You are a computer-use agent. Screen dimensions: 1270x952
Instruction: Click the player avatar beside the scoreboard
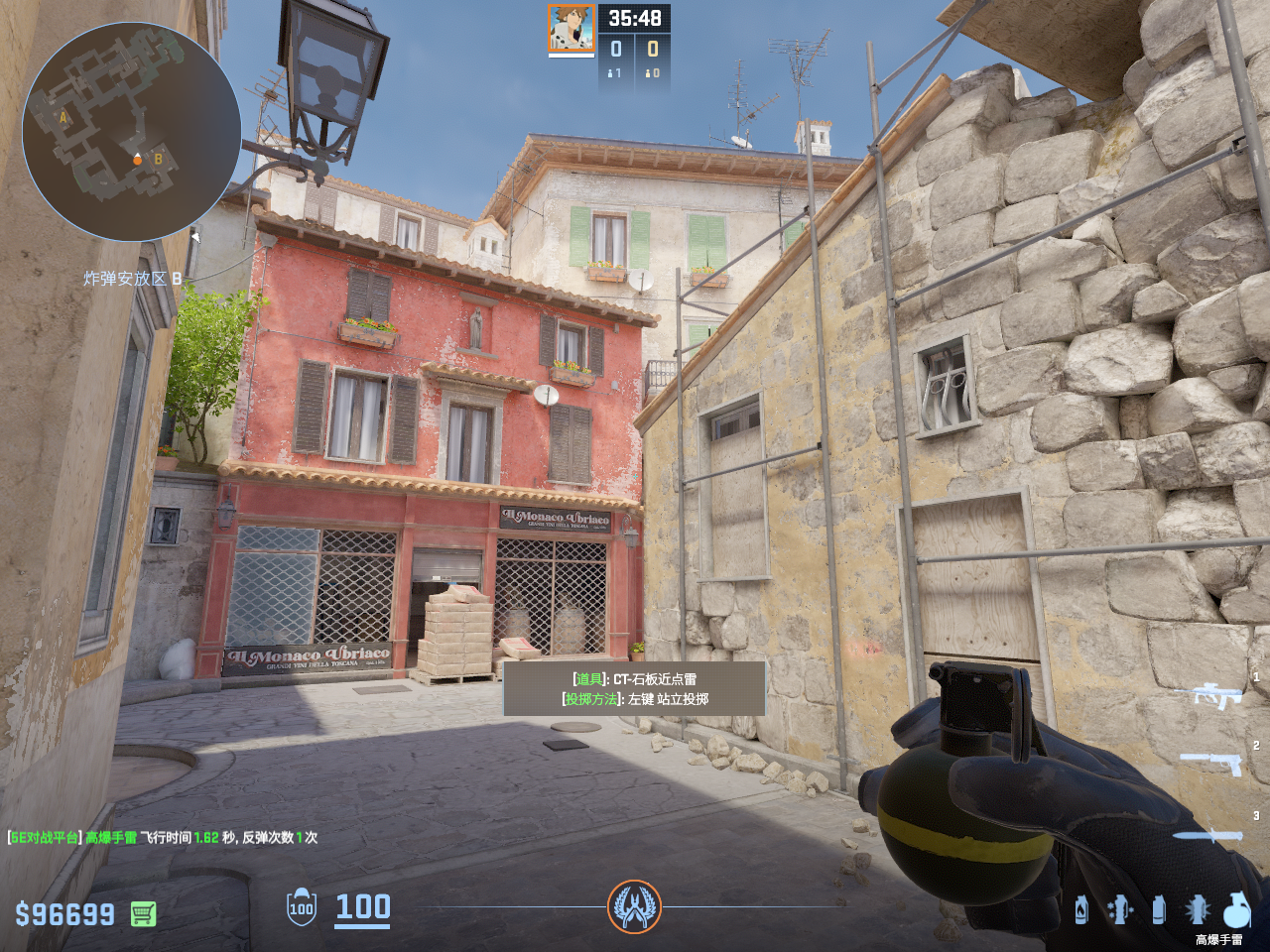point(571,29)
